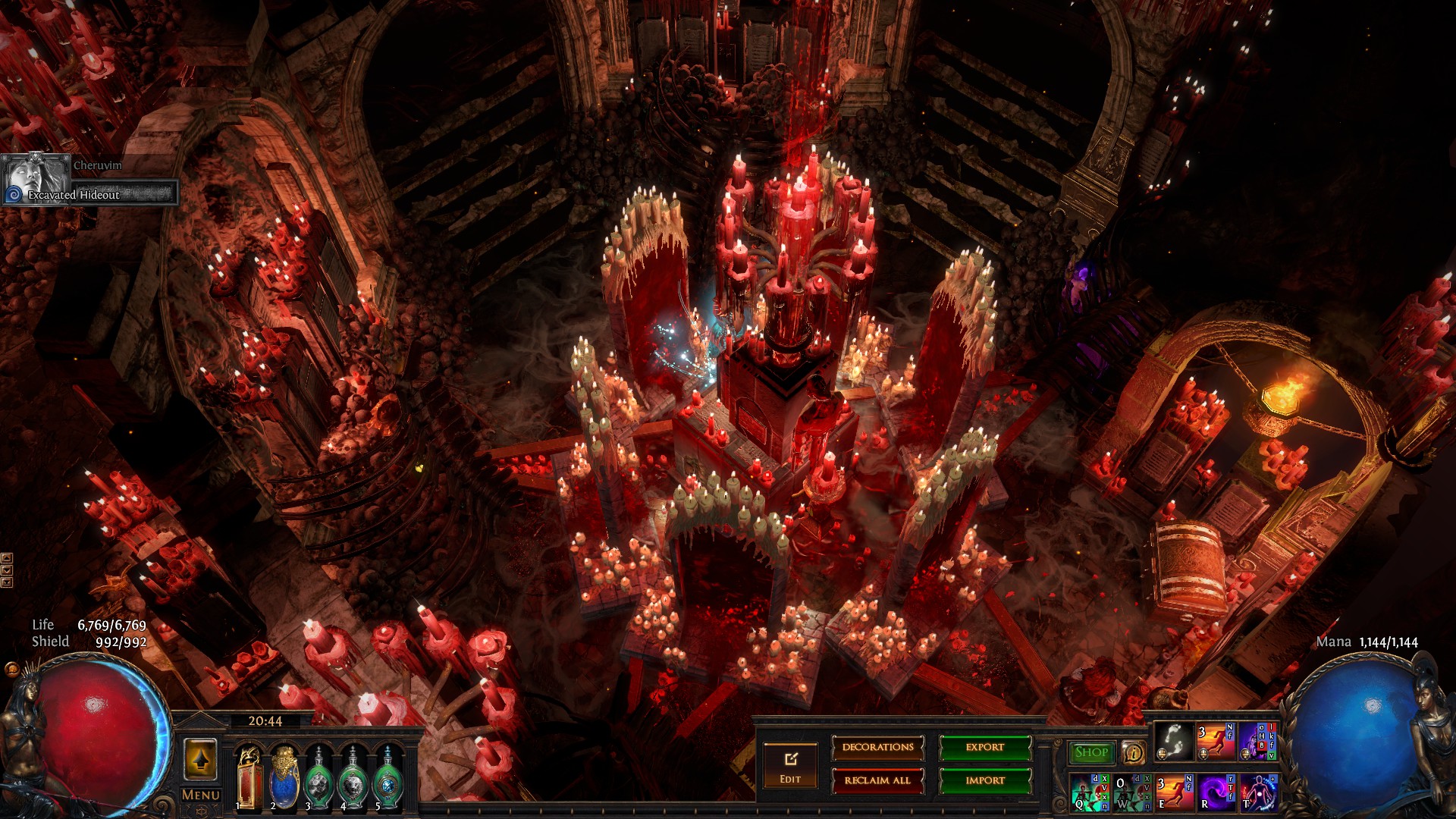Click the yellow level-up arrow button
The height and width of the screenshot is (819, 1456).
click(x=200, y=758)
